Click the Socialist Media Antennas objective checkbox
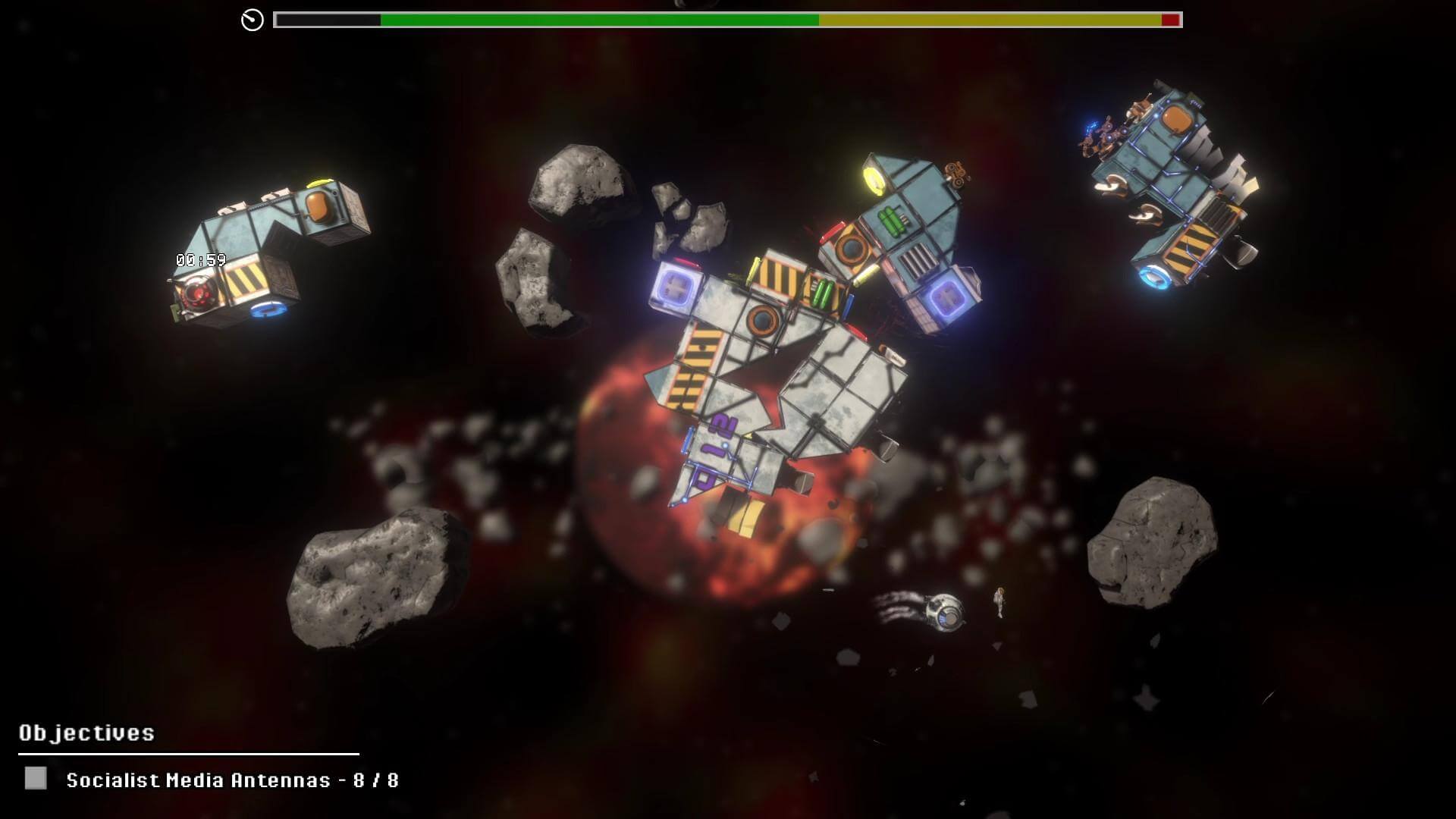 36,778
